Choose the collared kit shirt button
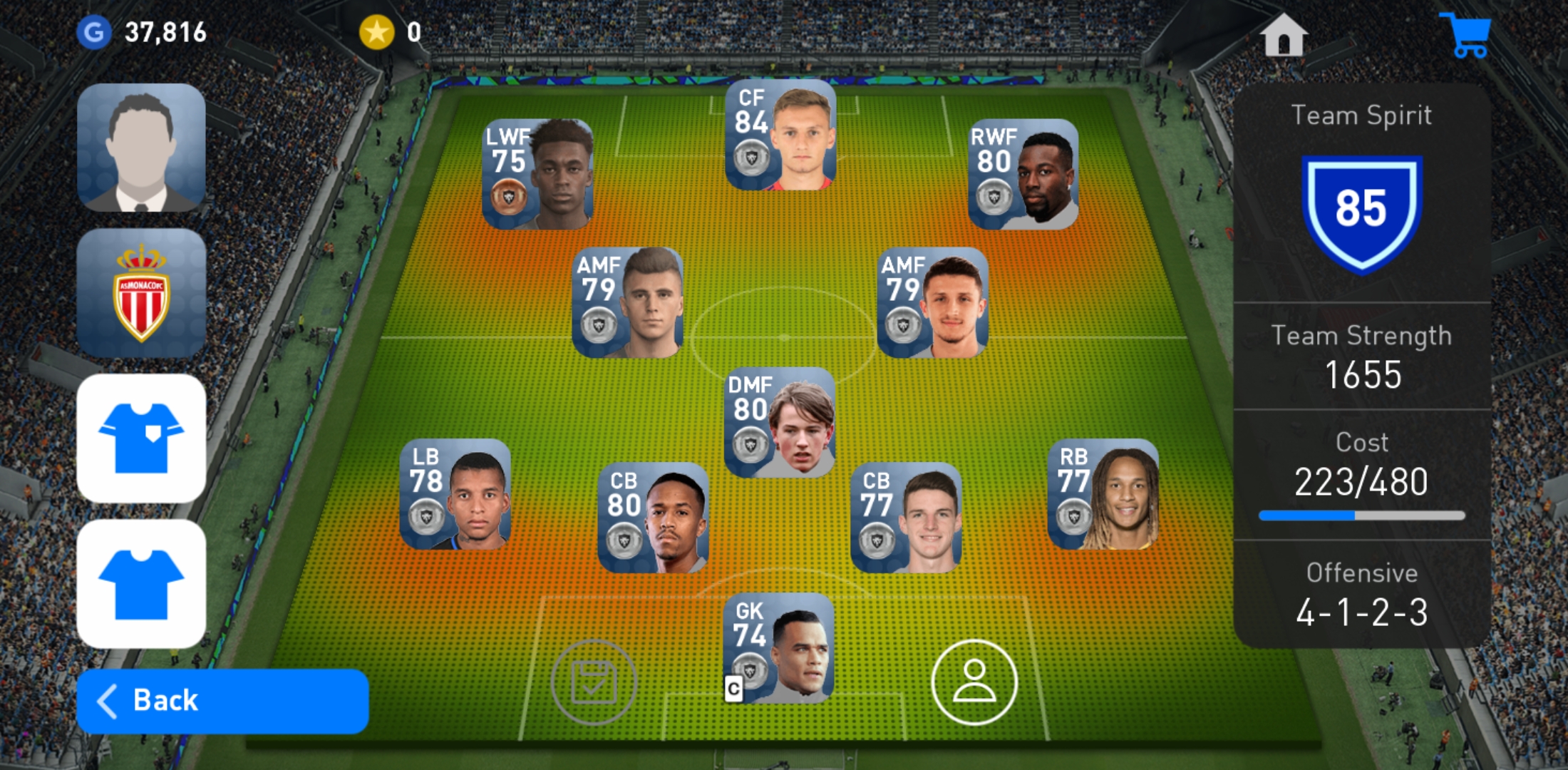Screen dimensions: 1568x770 (141, 438)
